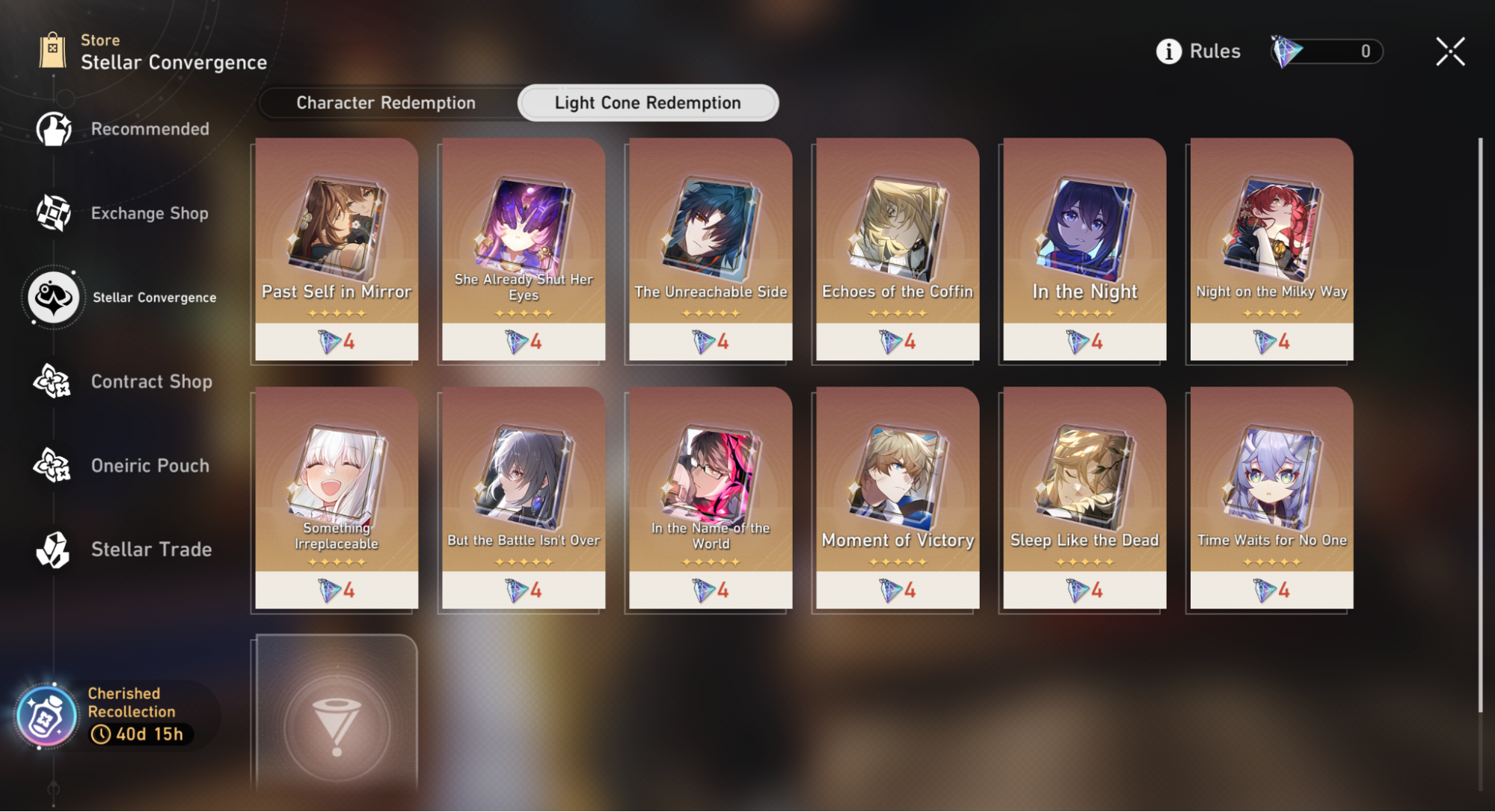
Task: Switch to the Character Redemption tab
Action: tap(386, 103)
